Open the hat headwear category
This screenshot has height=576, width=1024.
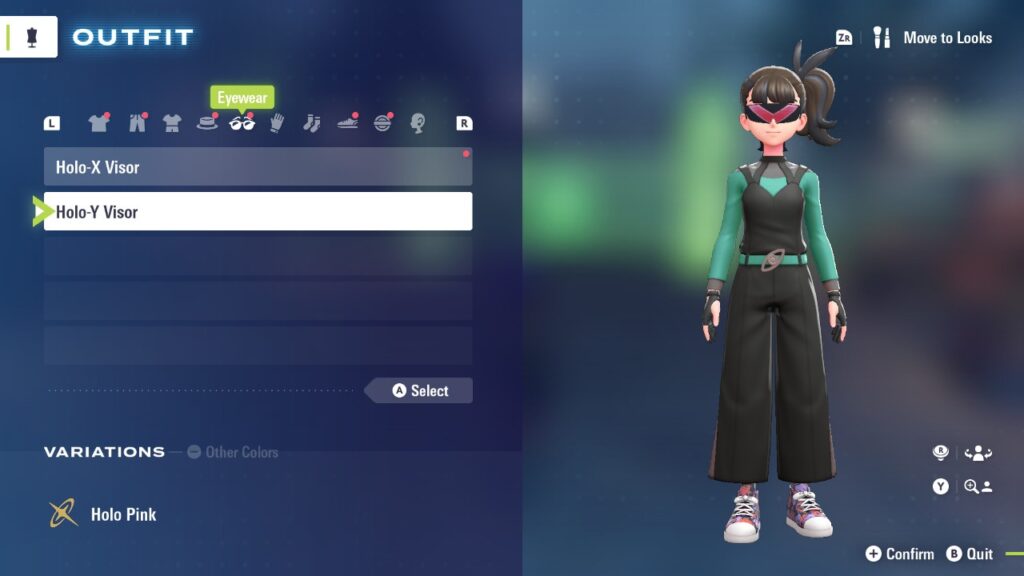point(207,123)
